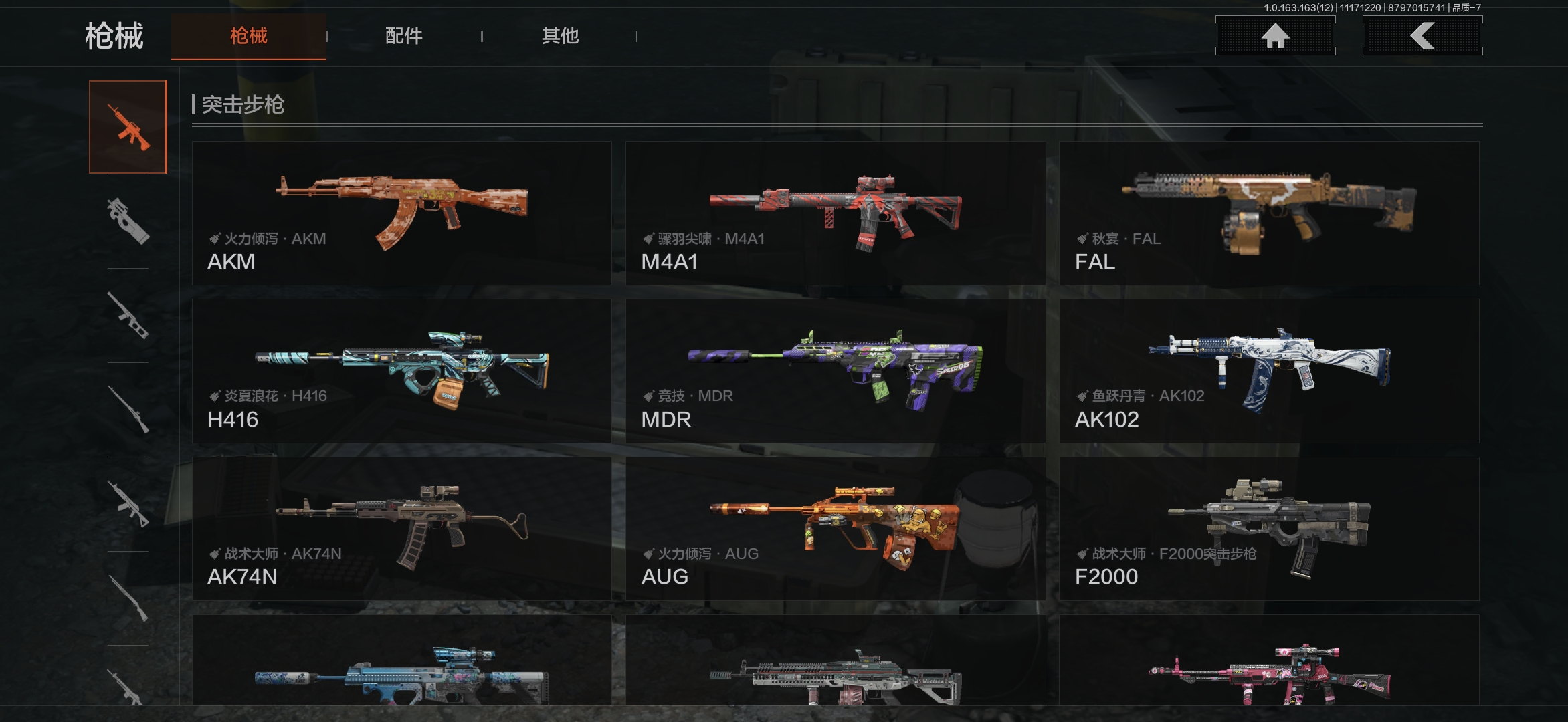The height and width of the screenshot is (722, 1568).
Task: Choose the M4A1 weapon card
Action: [x=835, y=213]
